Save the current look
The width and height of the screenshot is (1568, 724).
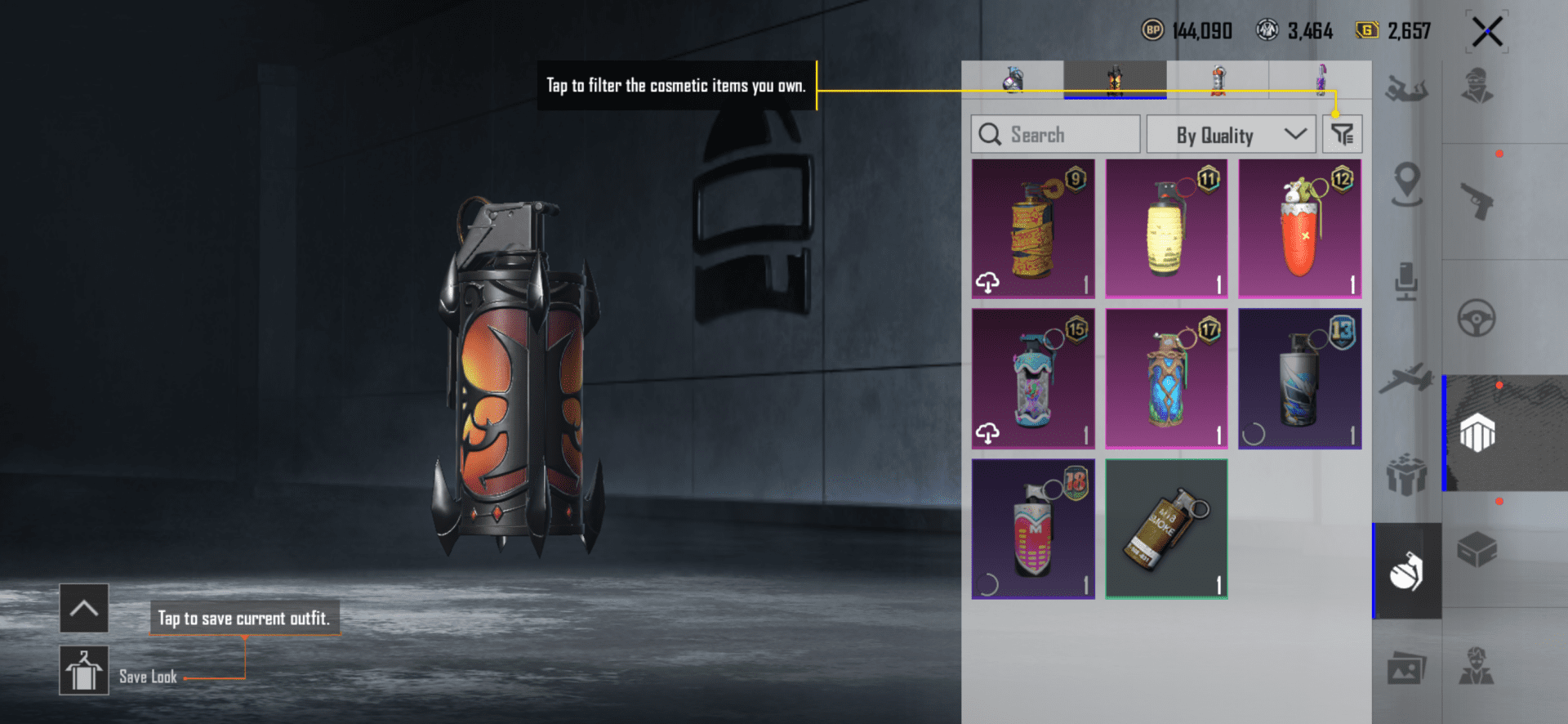[x=84, y=670]
